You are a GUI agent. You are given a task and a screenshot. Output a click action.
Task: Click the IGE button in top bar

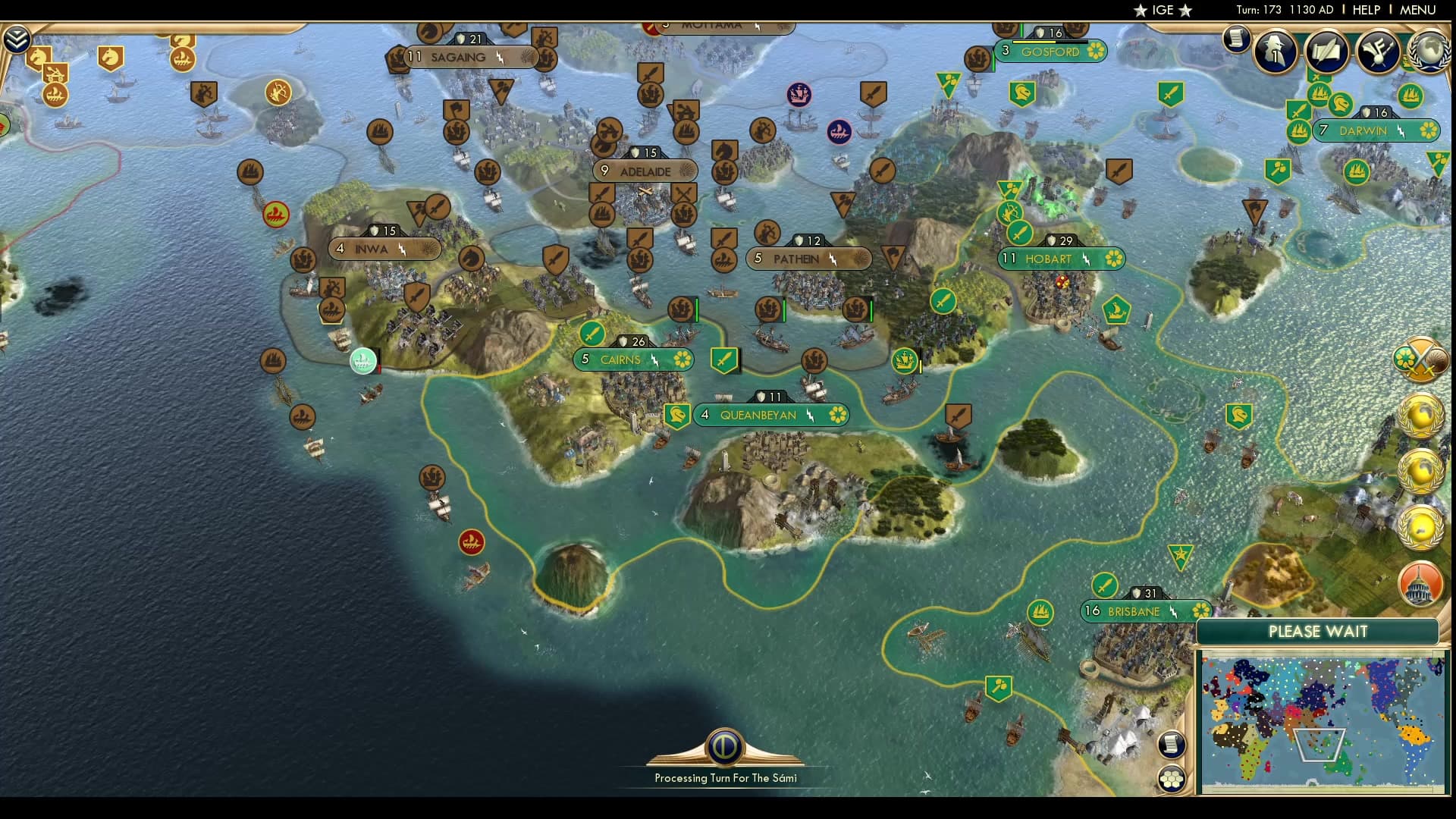tap(1162, 11)
